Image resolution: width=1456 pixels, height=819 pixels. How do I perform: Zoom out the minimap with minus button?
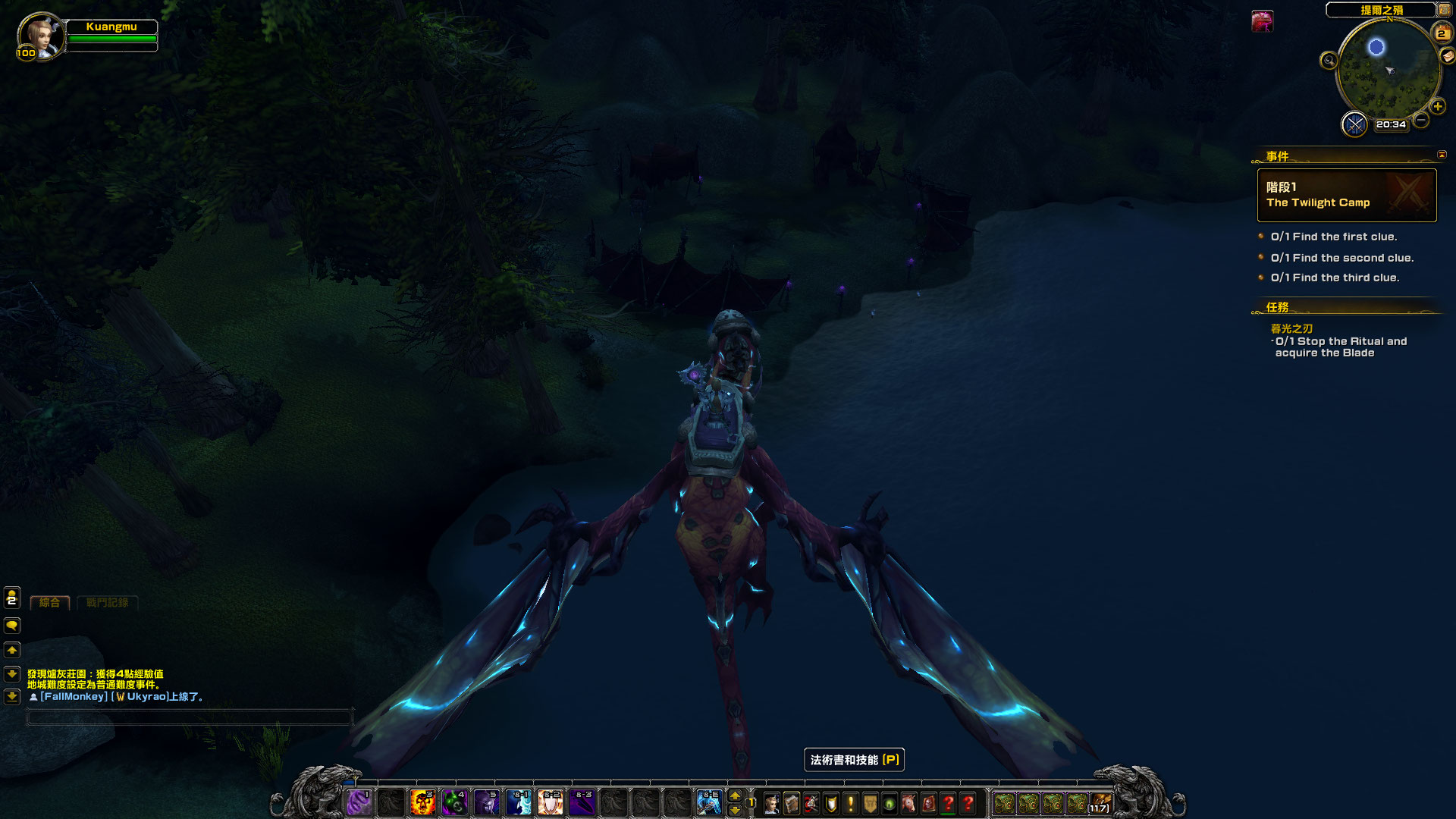[1421, 120]
